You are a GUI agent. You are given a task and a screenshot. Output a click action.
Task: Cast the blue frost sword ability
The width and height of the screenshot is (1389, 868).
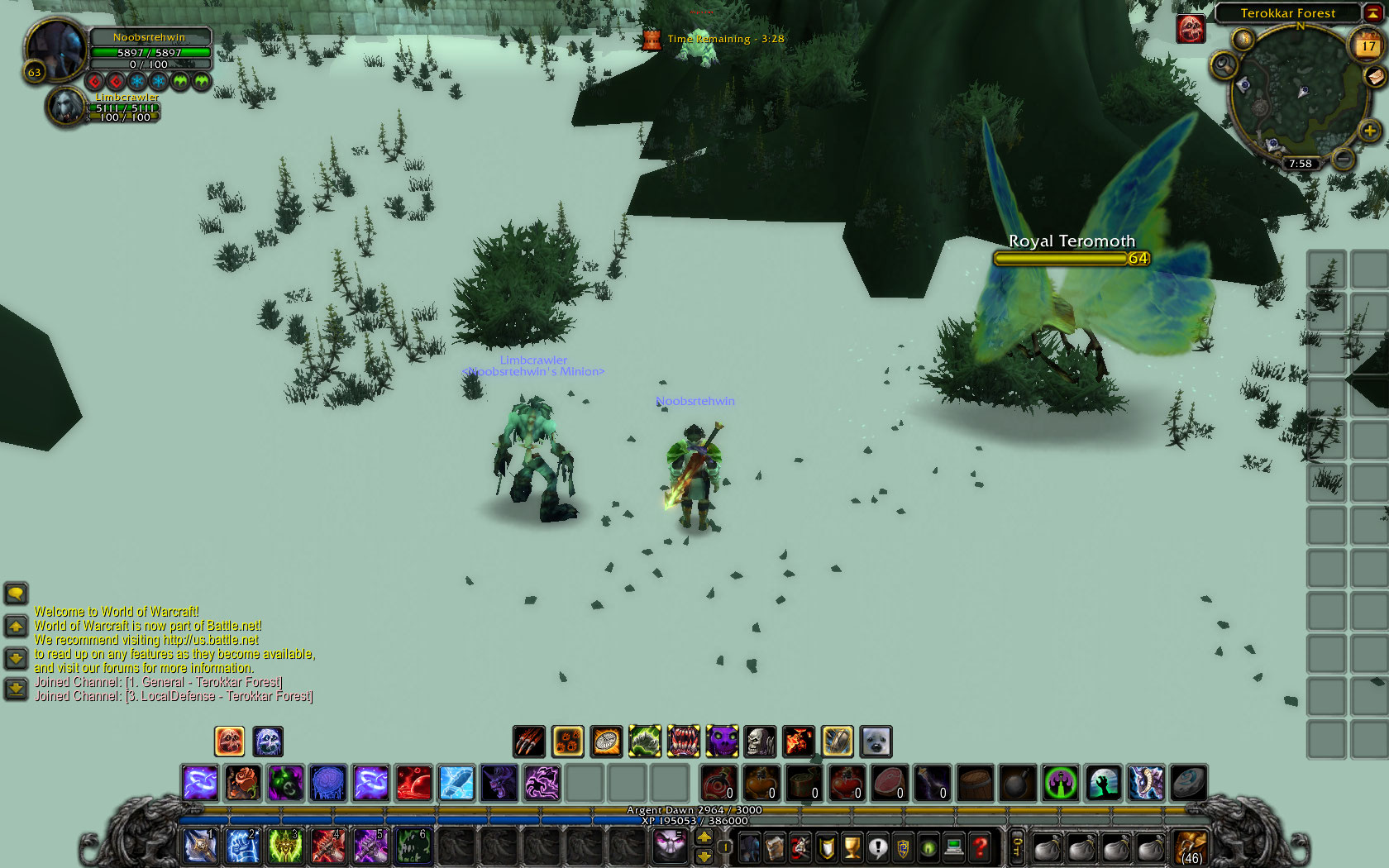(456, 783)
